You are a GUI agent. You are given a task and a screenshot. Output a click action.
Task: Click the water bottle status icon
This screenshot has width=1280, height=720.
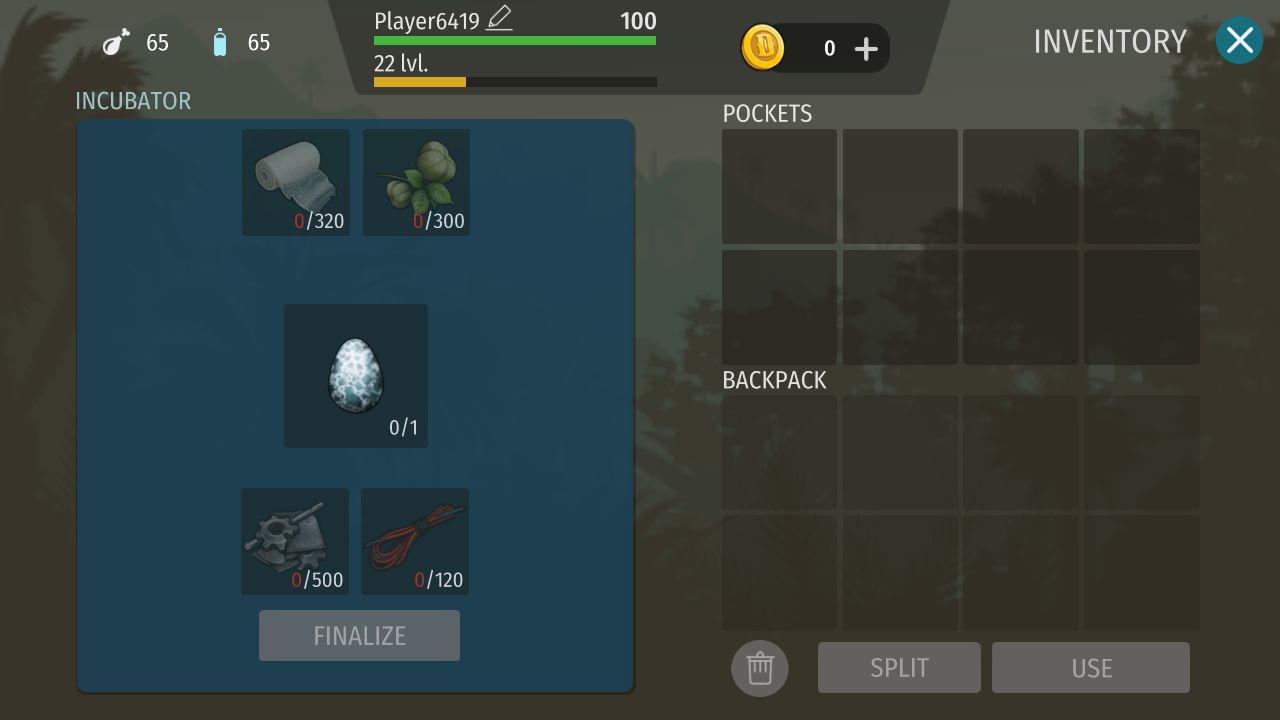(x=219, y=42)
